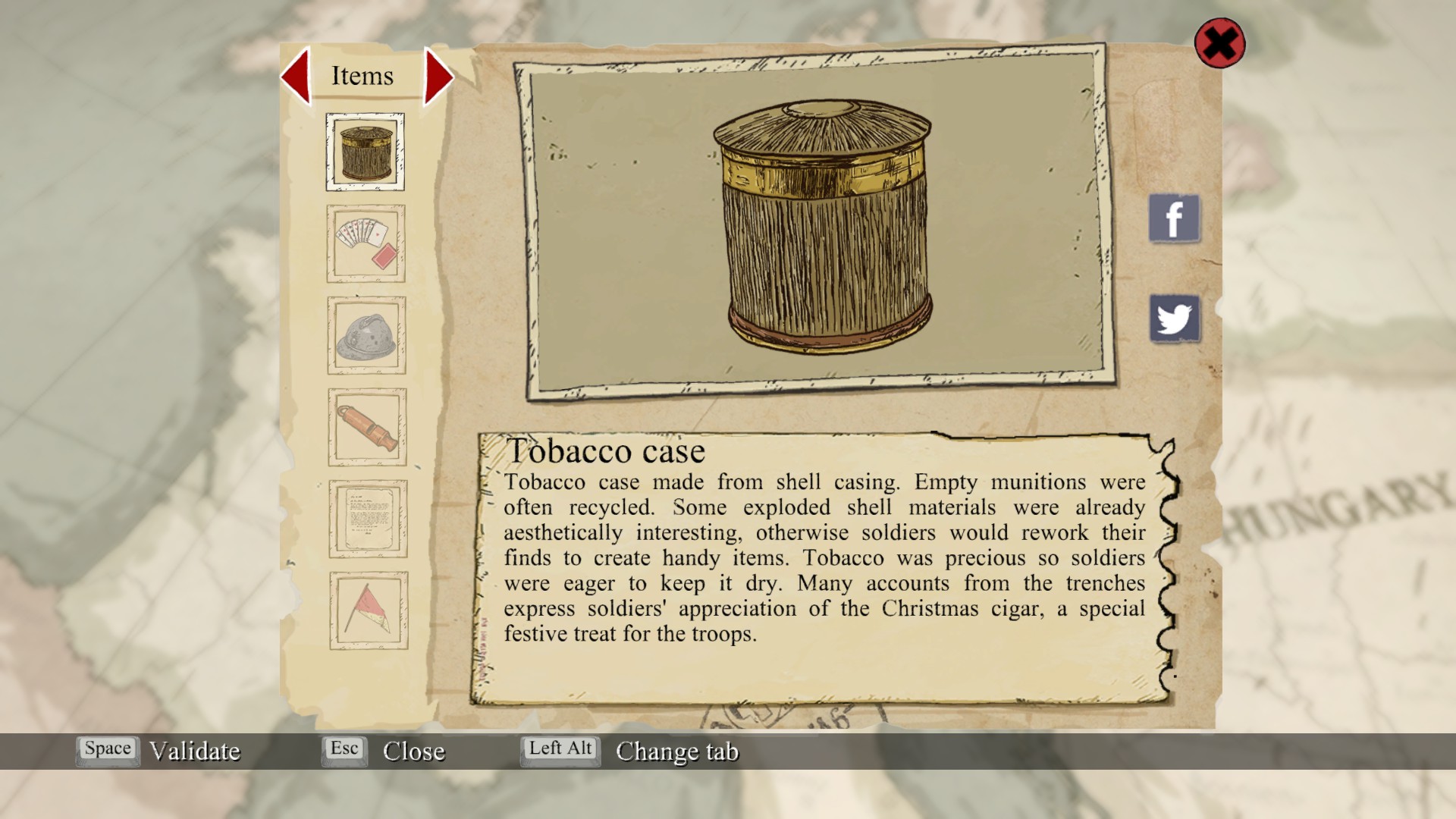Viewport: 1456px width, 819px height.
Task: Select the tobacco case thumbnail
Action: pyautogui.click(x=366, y=152)
